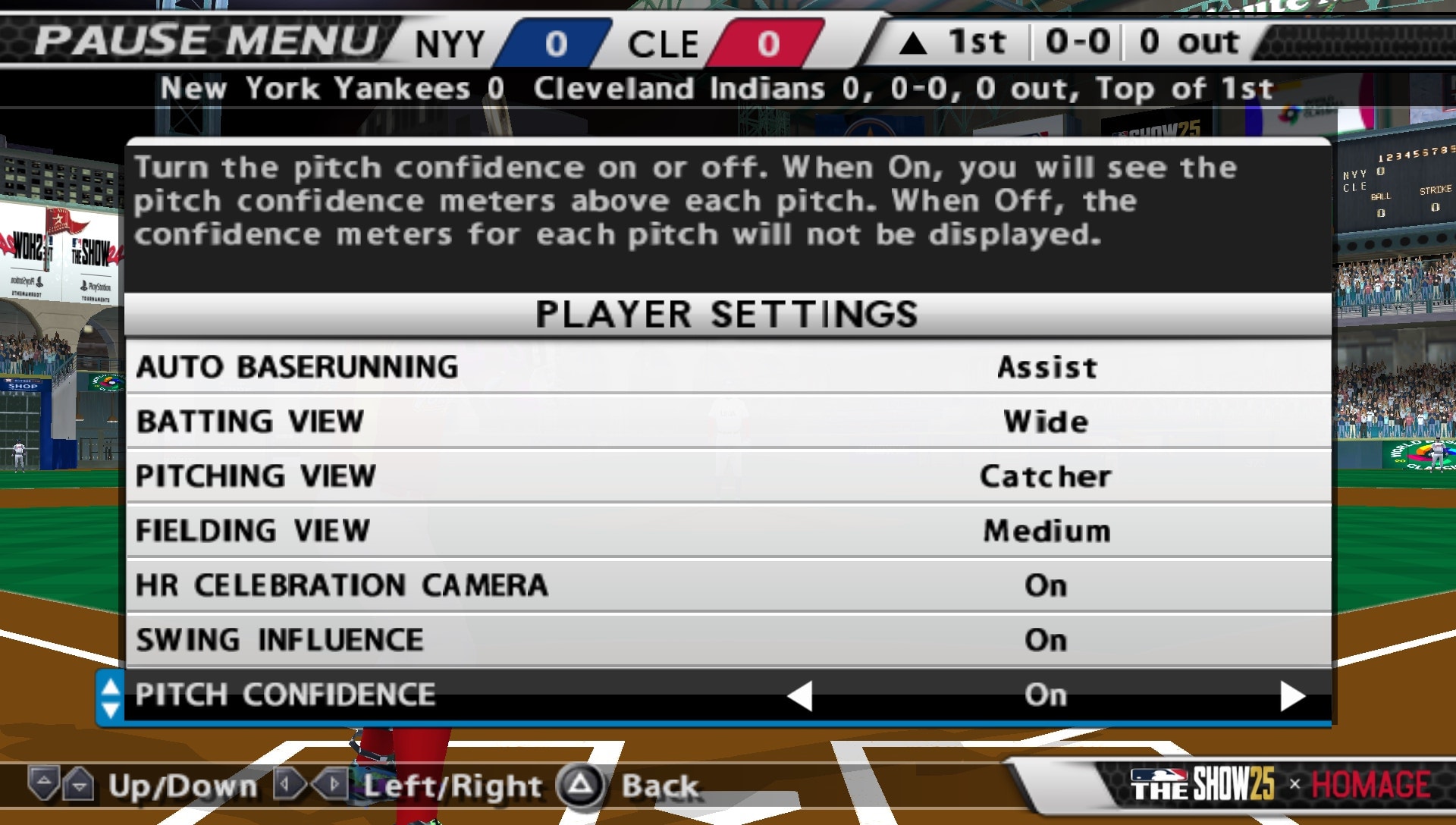Image resolution: width=1456 pixels, height=825 pixels.
Task: Click the Player Settings title bar
Action: pos(724,314)
